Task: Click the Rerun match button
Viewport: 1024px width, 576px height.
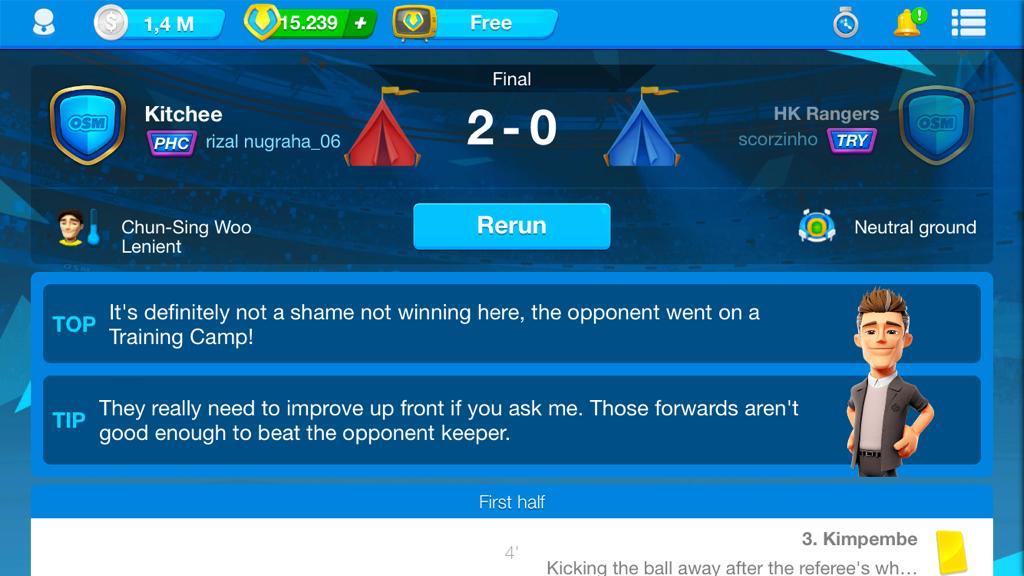Action: (x=511, y=226)
